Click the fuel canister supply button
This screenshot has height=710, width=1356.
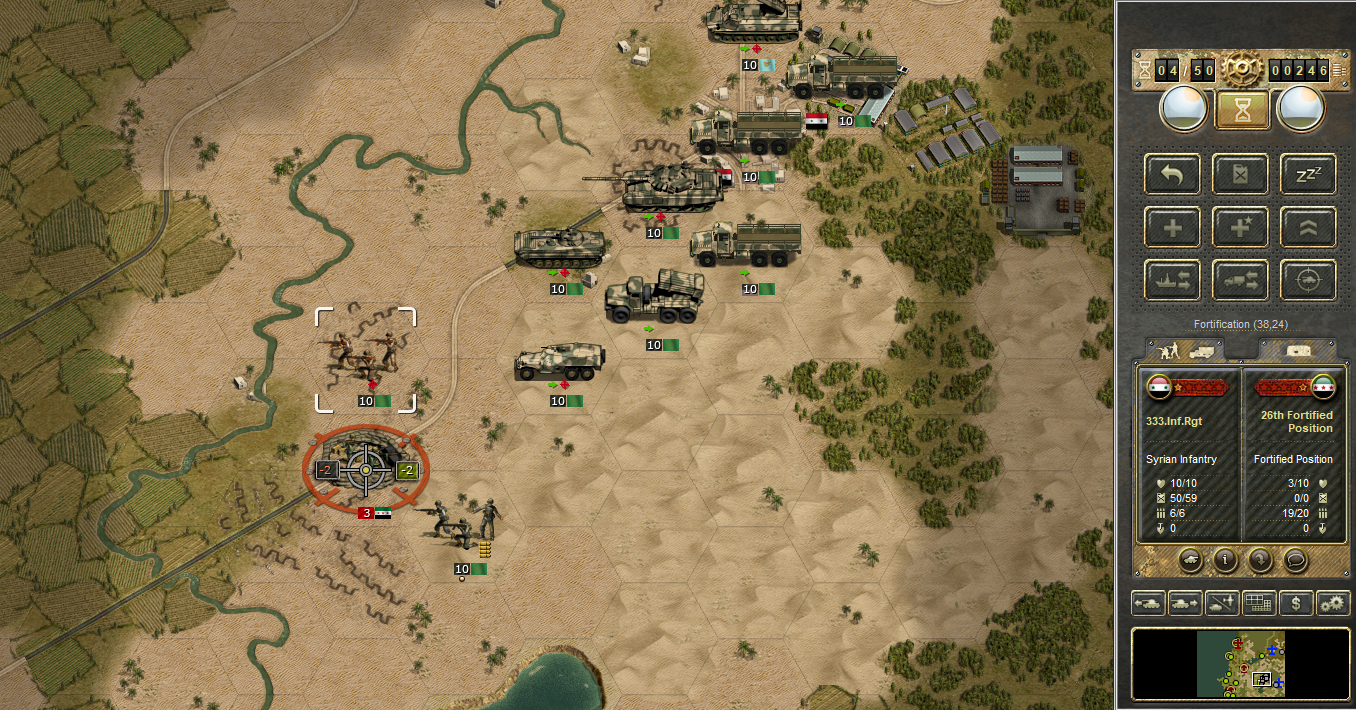1241,174
